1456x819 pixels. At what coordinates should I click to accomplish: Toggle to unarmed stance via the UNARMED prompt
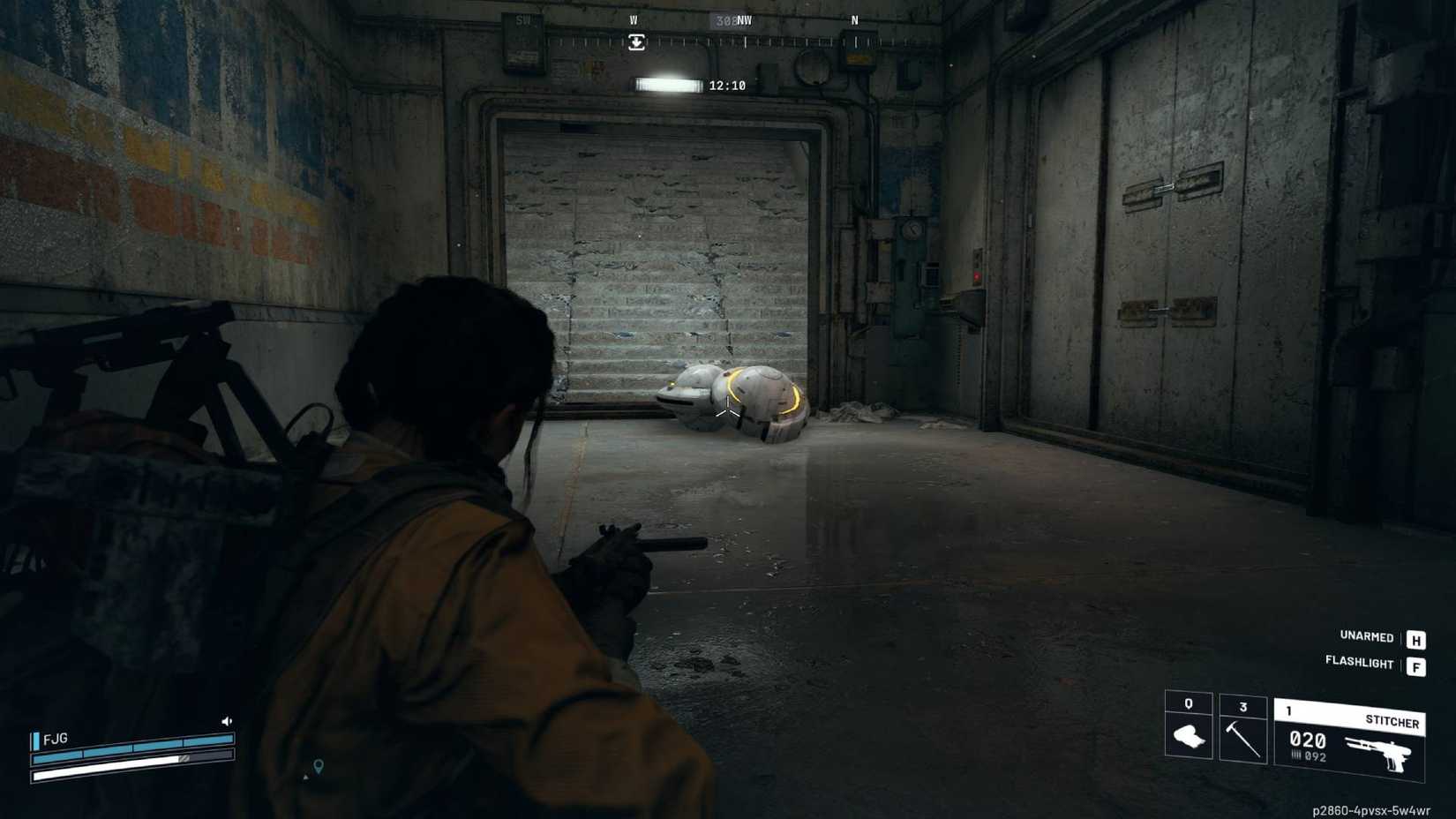[x=1368, y=637]
